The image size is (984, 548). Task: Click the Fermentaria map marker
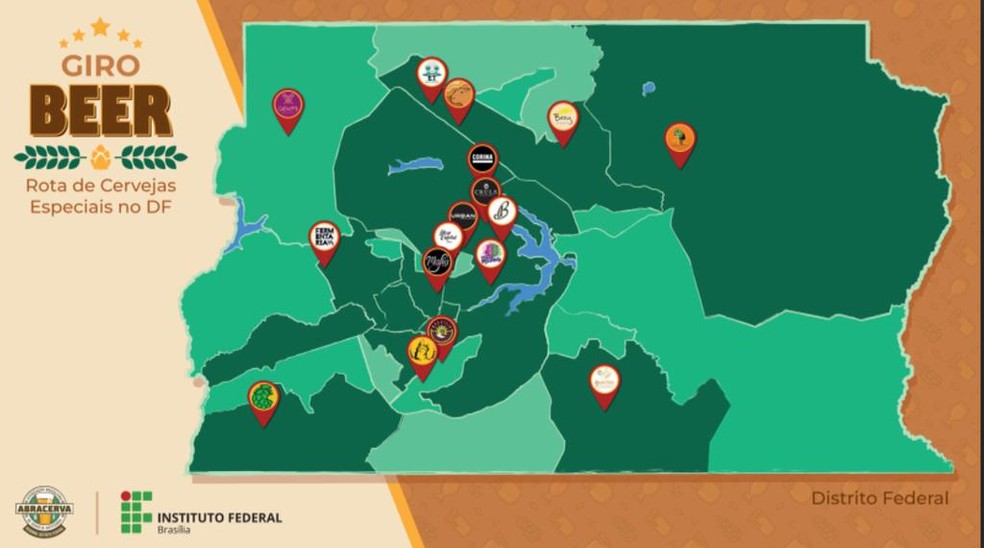click(x=324, y=239)
